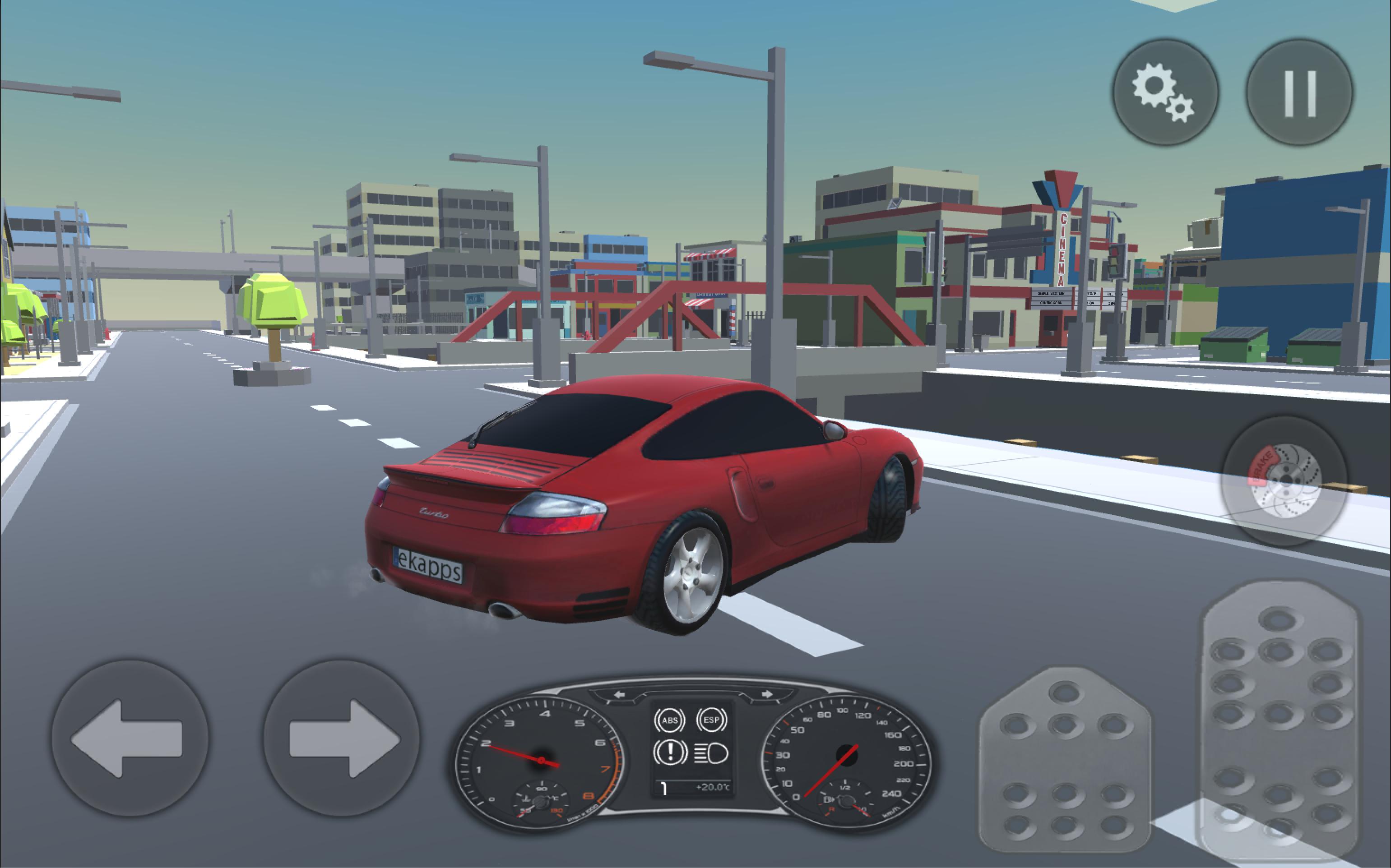Tap the temperature readout +20.0°C

point(713,788)
